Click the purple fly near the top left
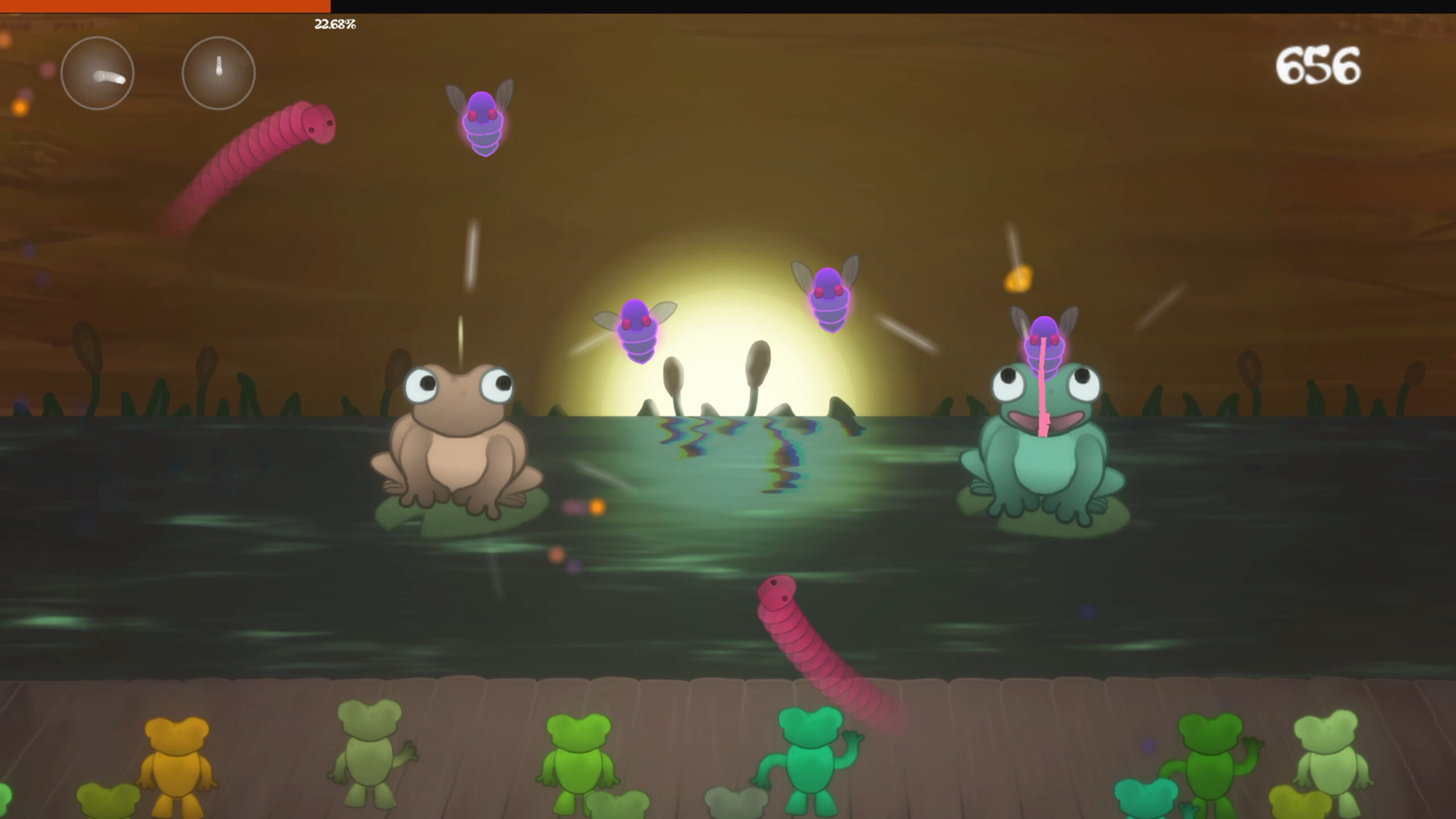Viewport: 1456px width, 819px height. pos(481,121)
